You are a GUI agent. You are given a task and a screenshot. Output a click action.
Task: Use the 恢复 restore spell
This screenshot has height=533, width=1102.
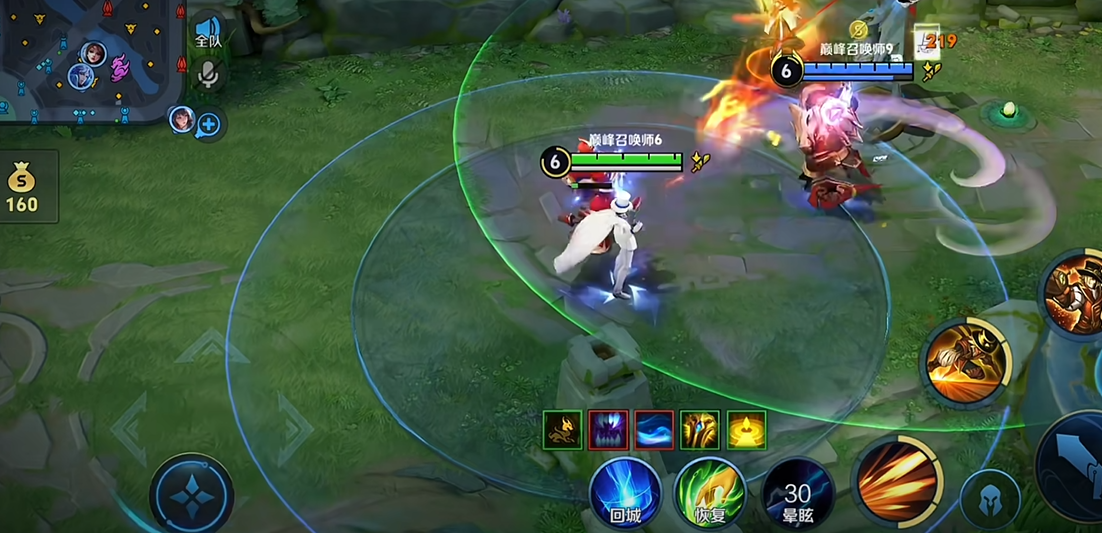pos(710,492)
